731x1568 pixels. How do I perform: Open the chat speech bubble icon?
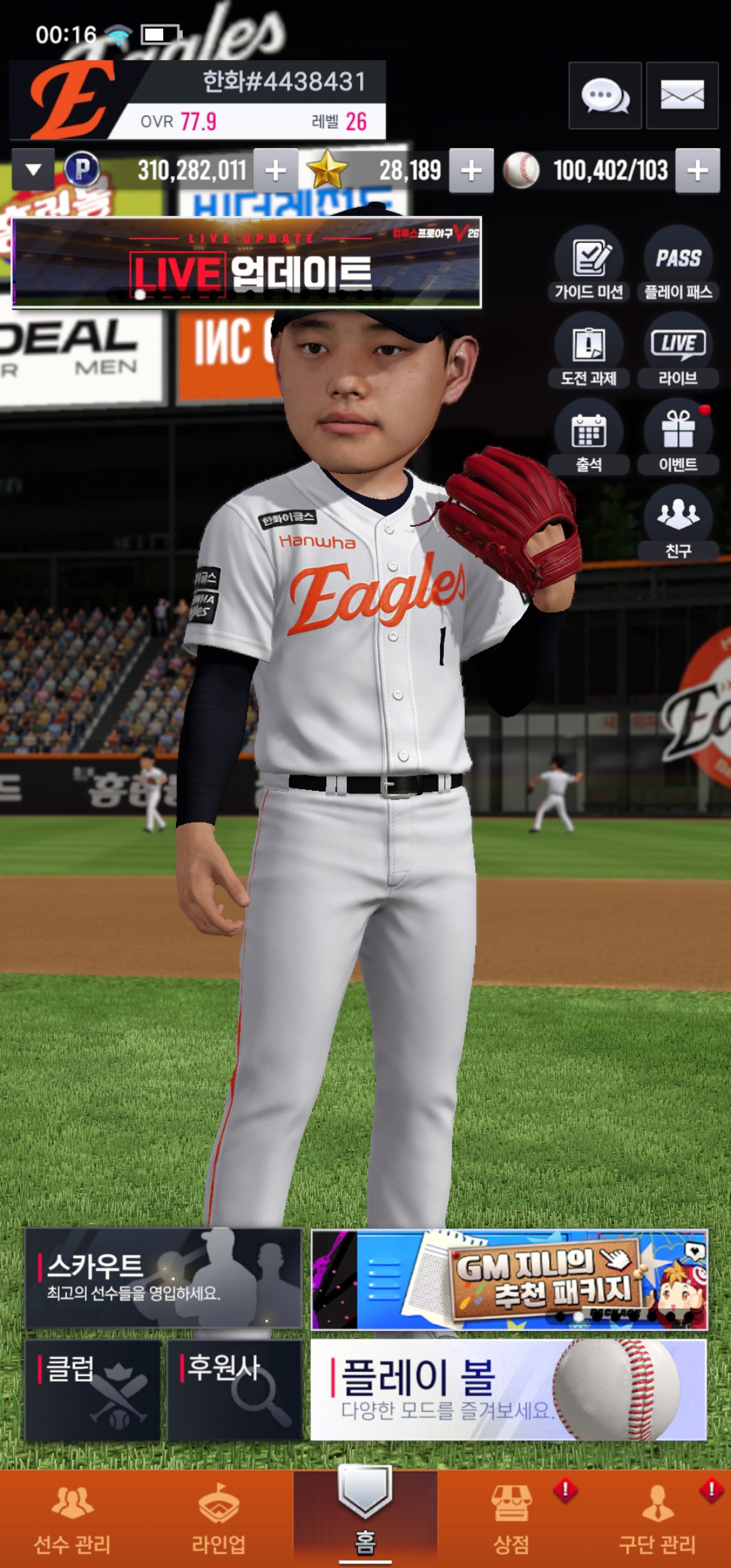(604, 95)
